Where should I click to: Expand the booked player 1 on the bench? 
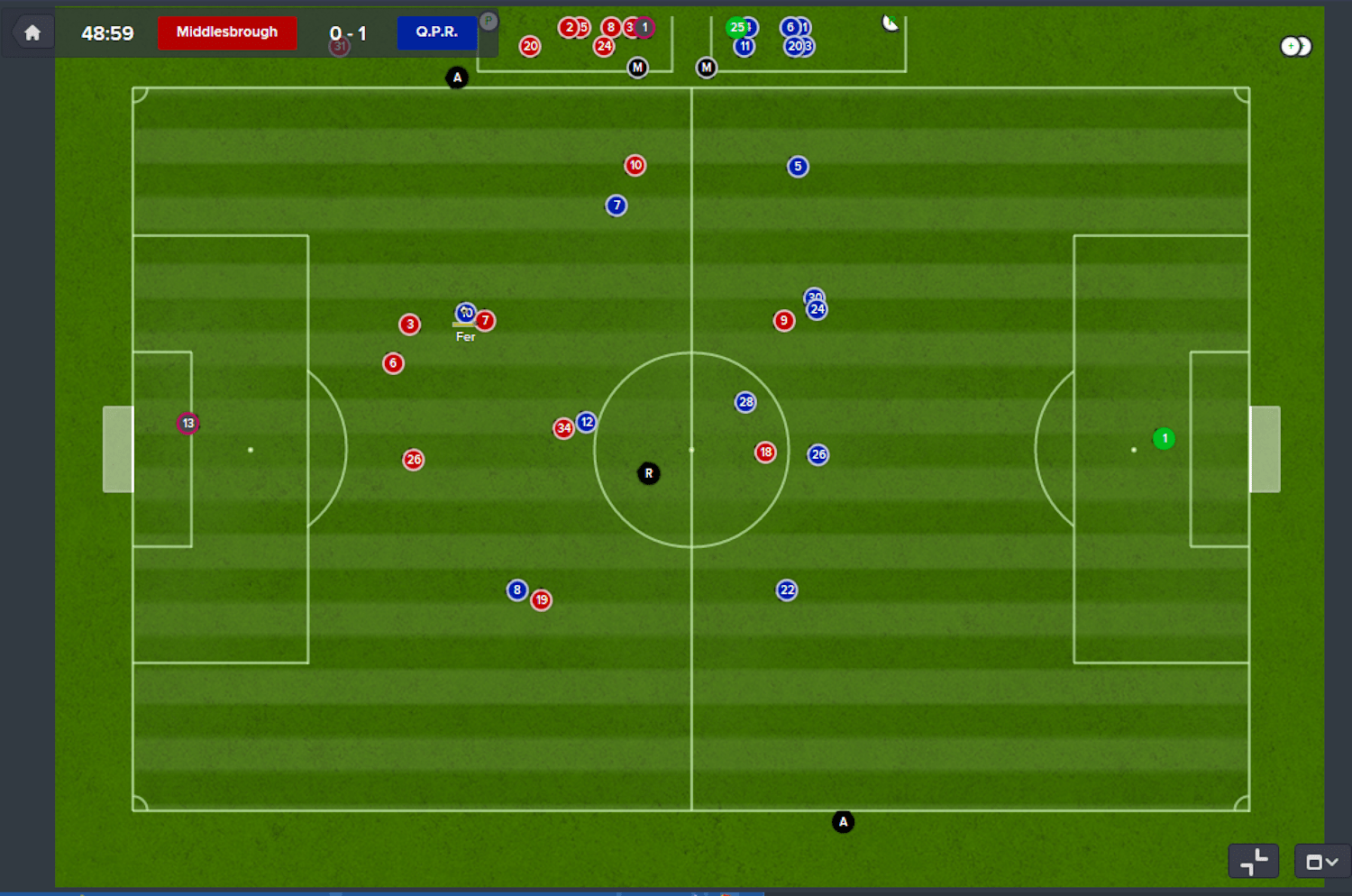point(643,27)
